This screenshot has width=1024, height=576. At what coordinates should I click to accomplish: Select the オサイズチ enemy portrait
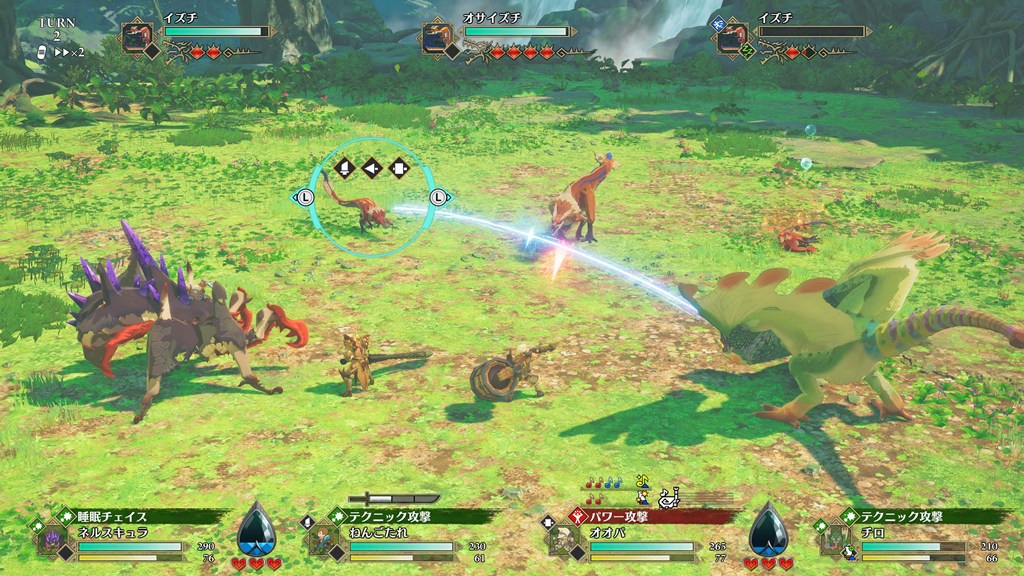point(437,37)
